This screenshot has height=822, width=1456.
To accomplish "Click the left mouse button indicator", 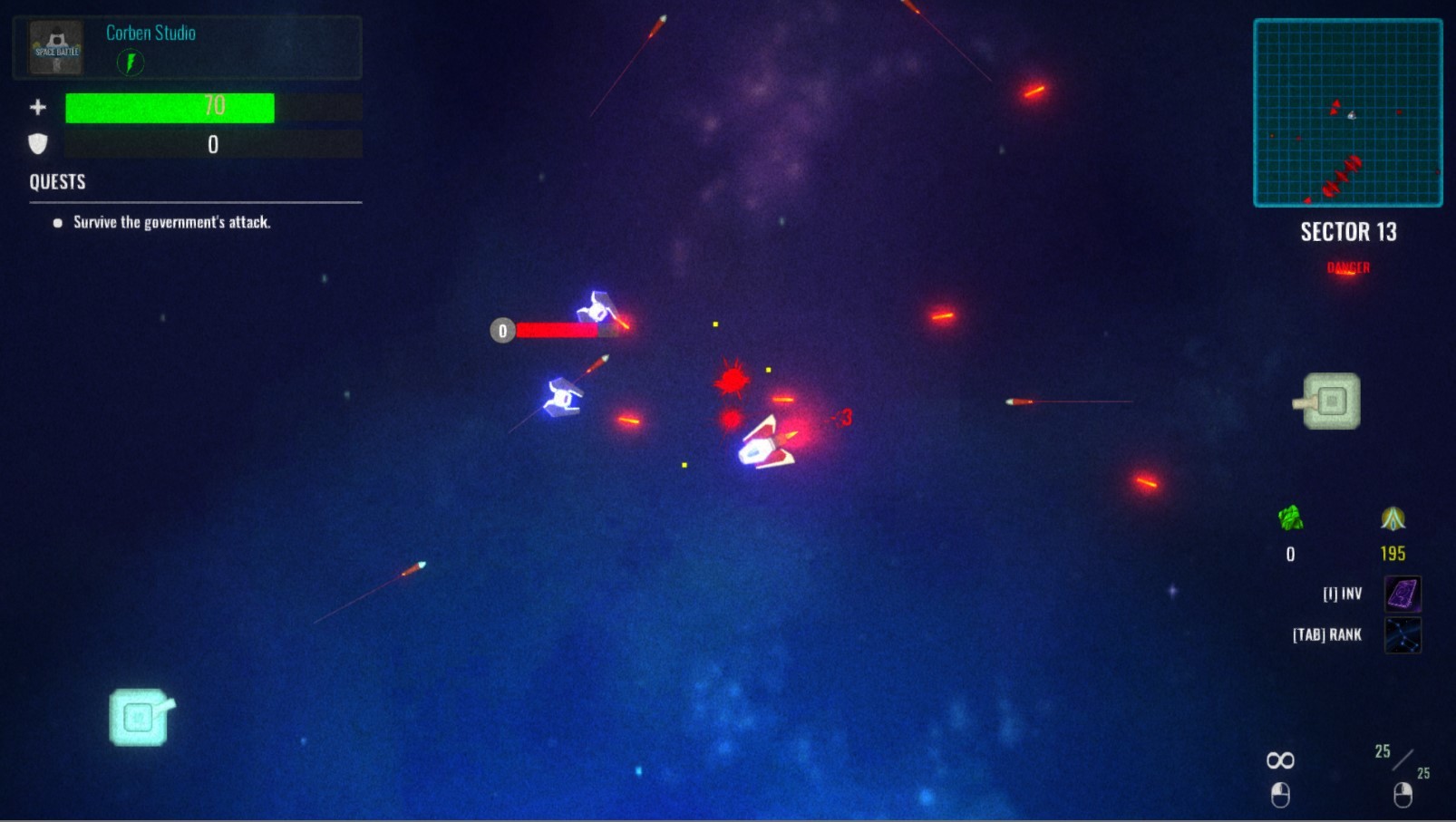I will [x=1279, y=795].
